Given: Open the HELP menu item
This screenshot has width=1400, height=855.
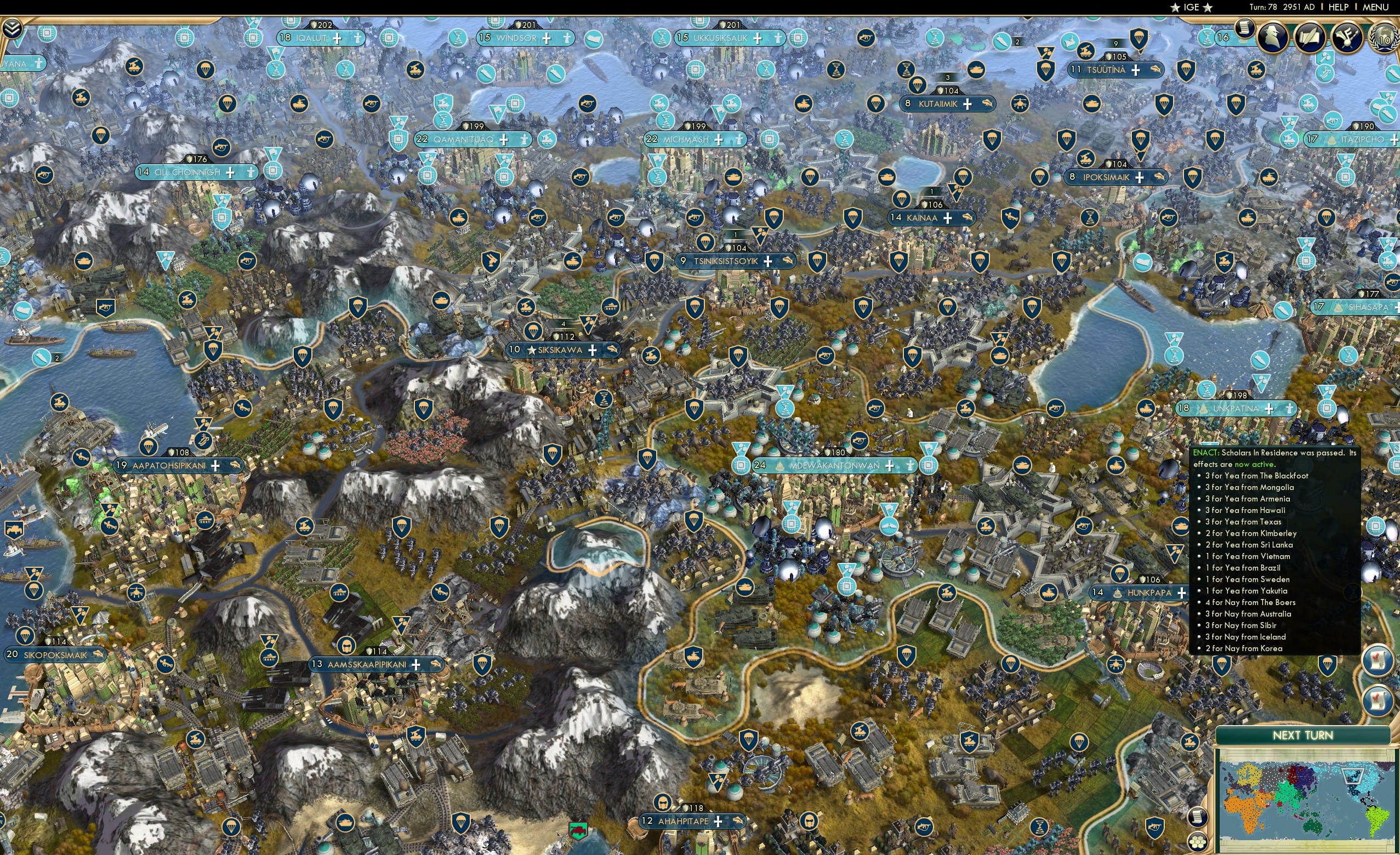Looking at the screenshot, I should [x=1340, y=7].
